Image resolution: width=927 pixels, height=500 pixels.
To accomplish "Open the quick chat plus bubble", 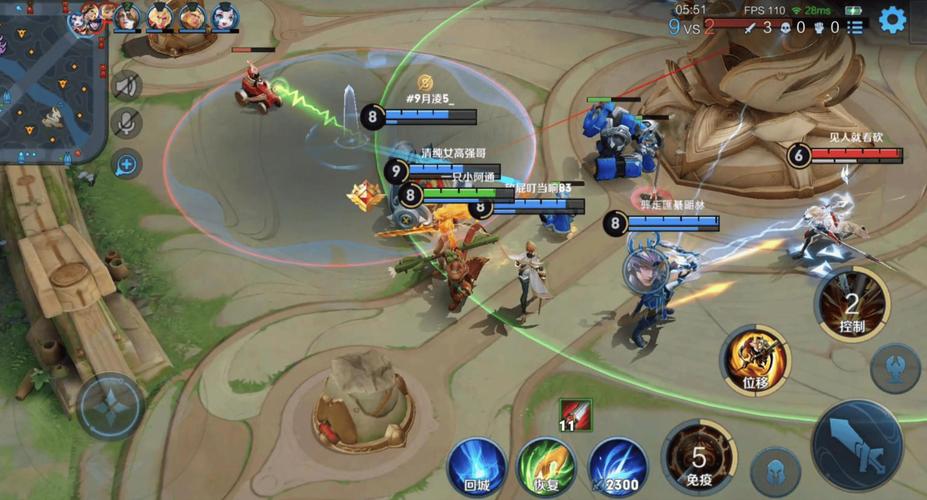I will [126, 164].
